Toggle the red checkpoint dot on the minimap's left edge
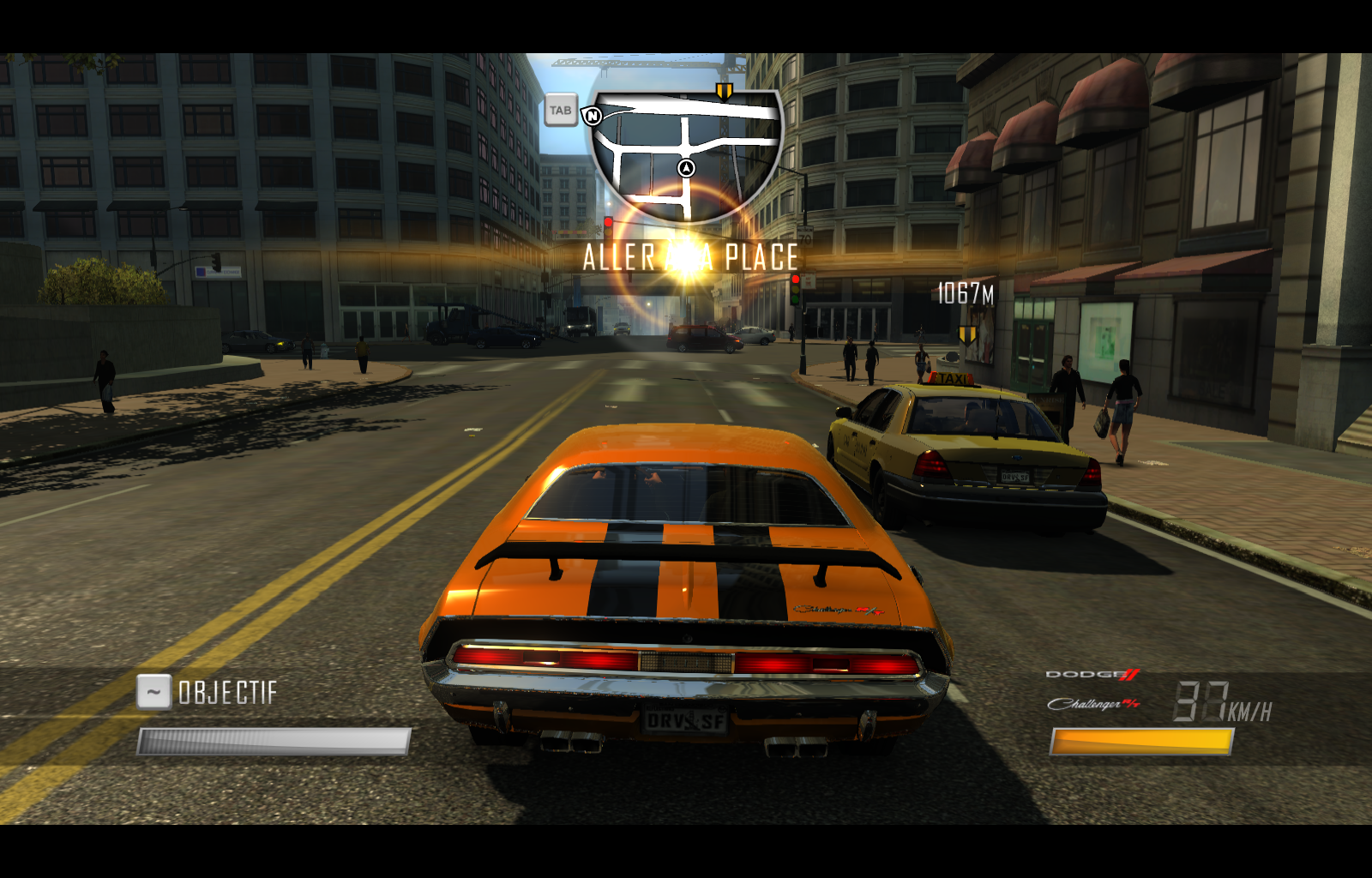This screenshot has width=1372, height=878. tap(606, 220)
